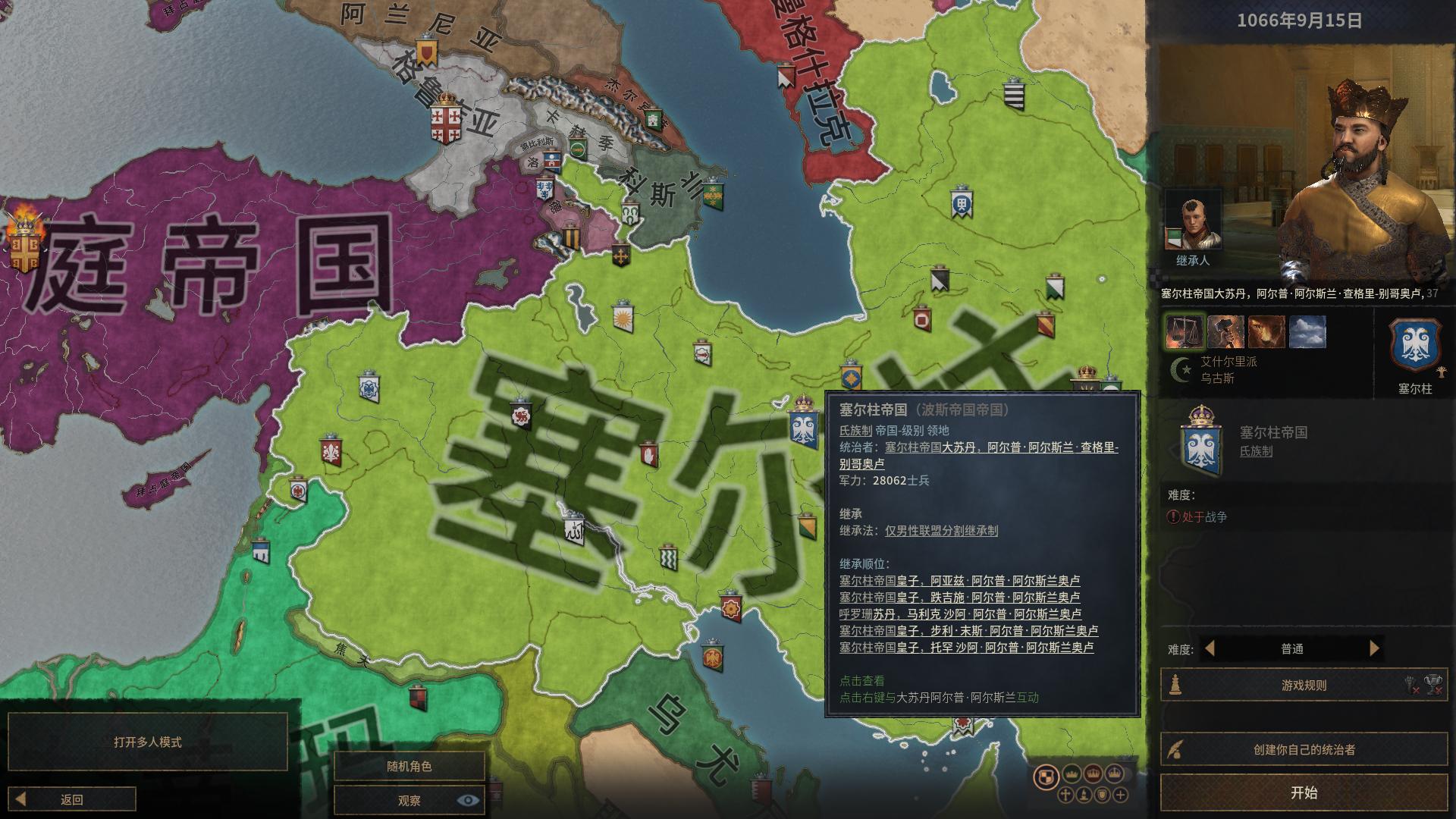Open the 普通 difficulty selector

point(1293,648)
